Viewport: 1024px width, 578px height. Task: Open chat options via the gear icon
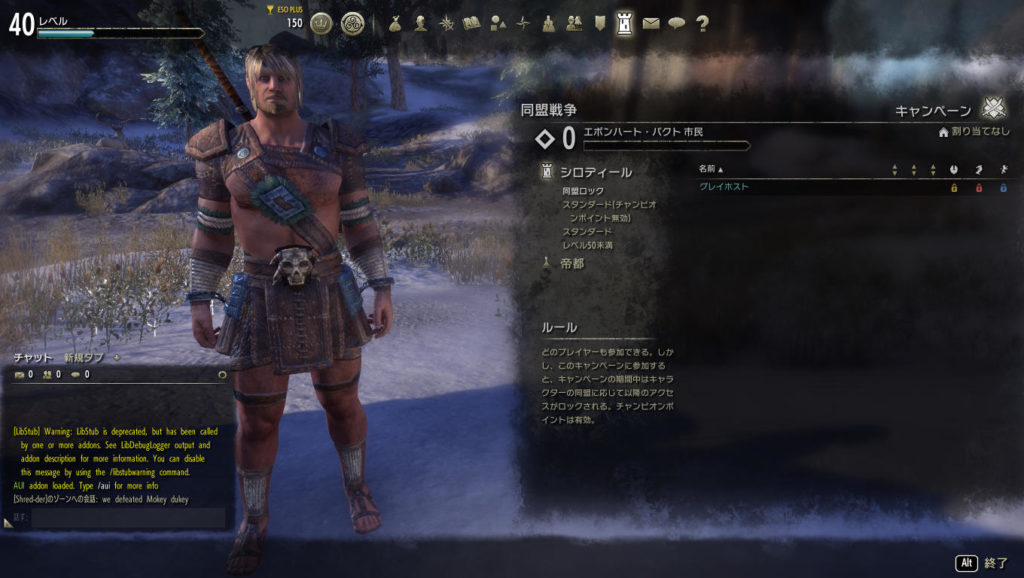pos(222,375)
